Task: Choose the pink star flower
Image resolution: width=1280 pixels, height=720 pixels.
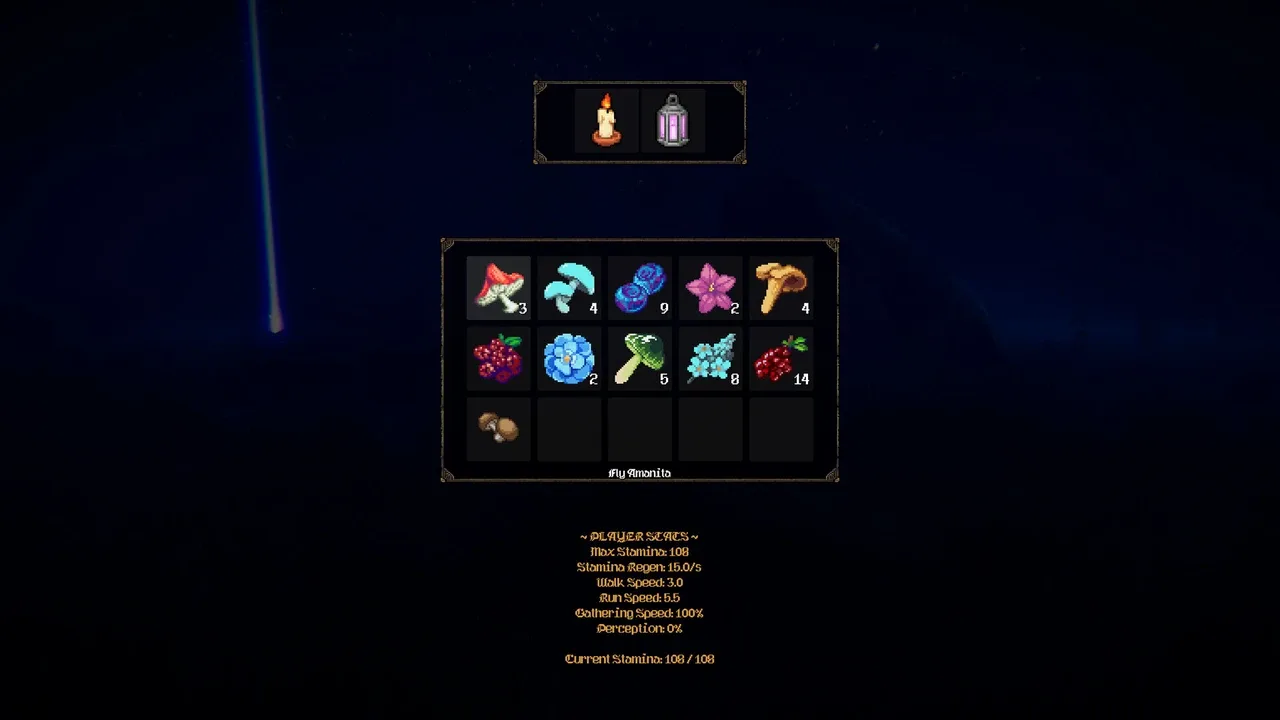Action: tap(711, 288)
